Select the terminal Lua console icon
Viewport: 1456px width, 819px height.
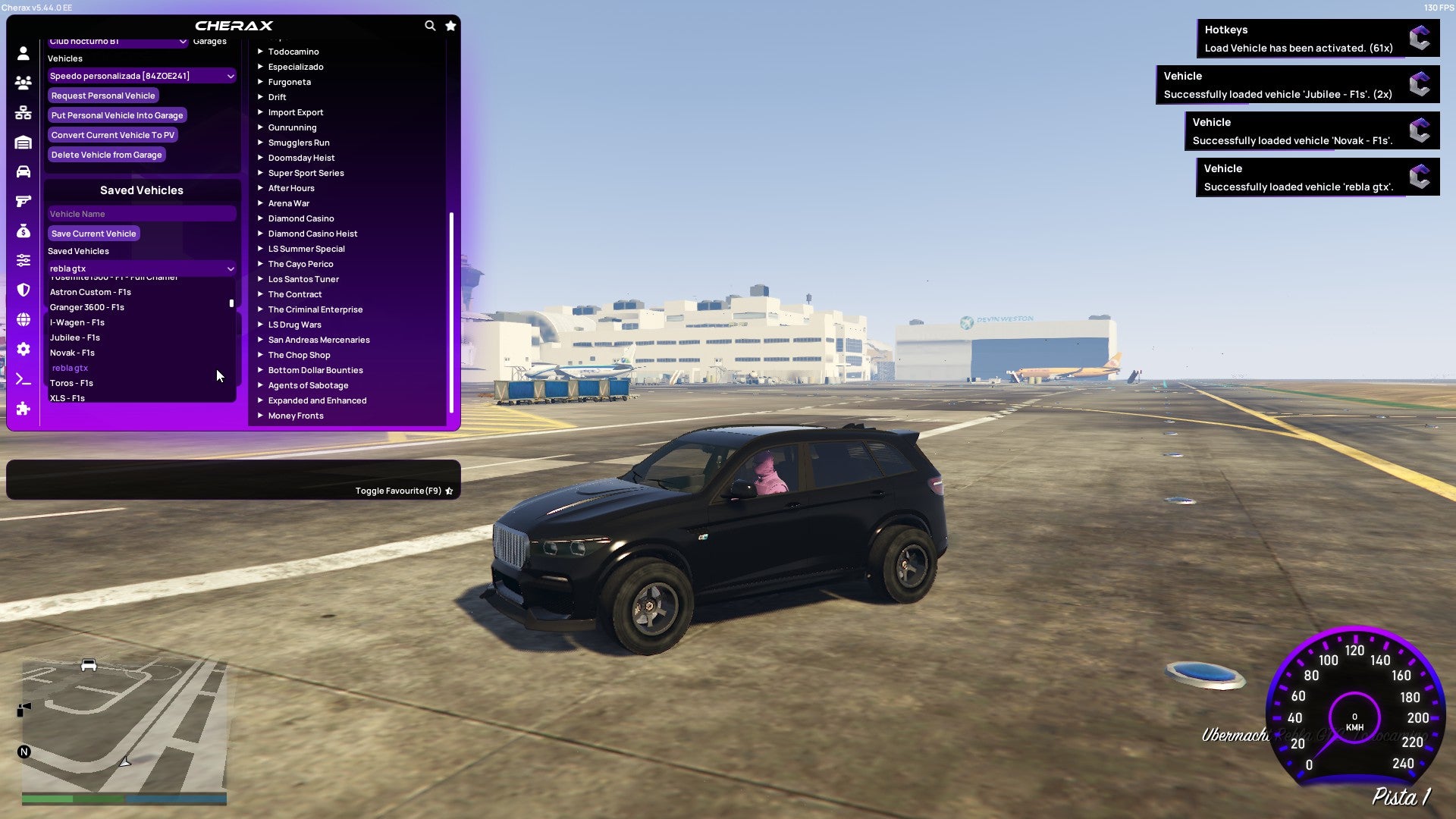pos(23,379)
